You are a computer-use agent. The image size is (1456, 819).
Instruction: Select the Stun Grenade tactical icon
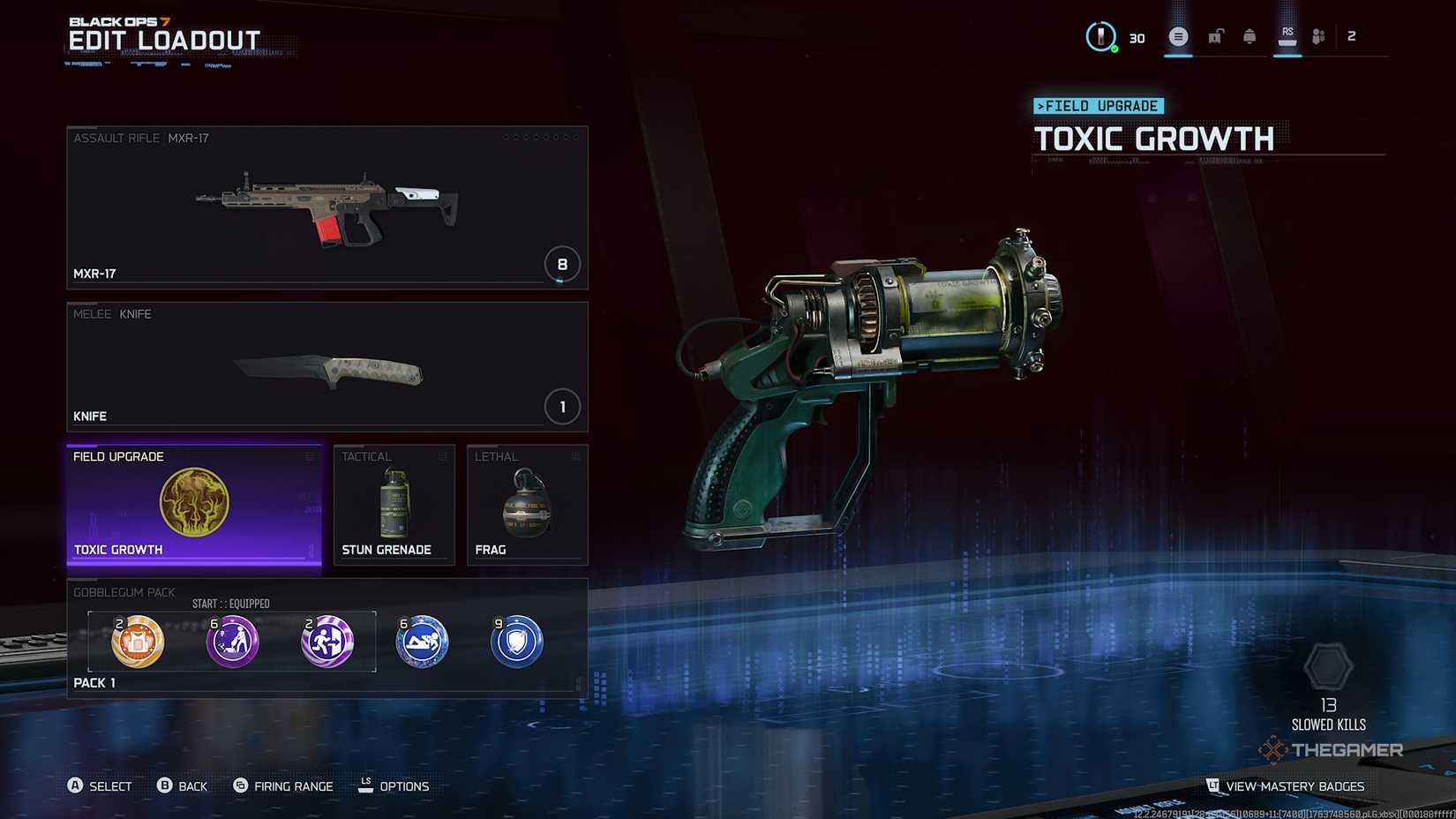(394, 503)
